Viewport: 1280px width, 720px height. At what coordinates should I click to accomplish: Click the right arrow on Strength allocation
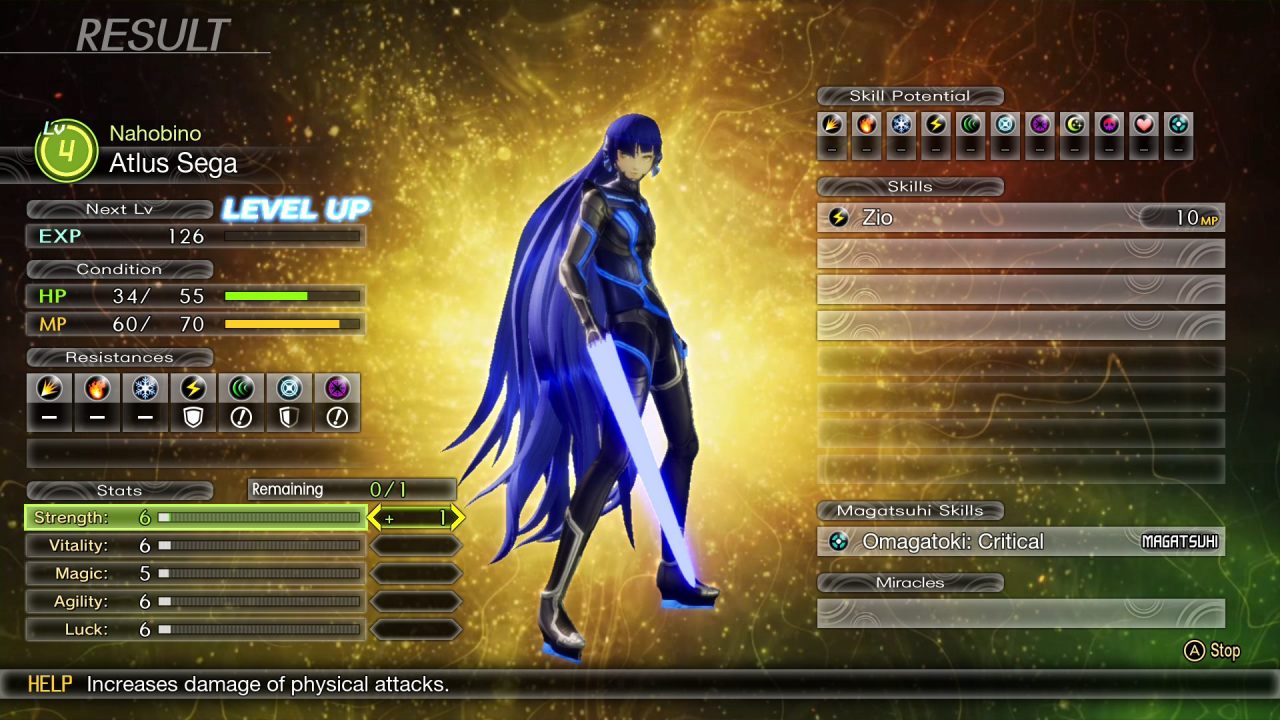pos(457,518)
